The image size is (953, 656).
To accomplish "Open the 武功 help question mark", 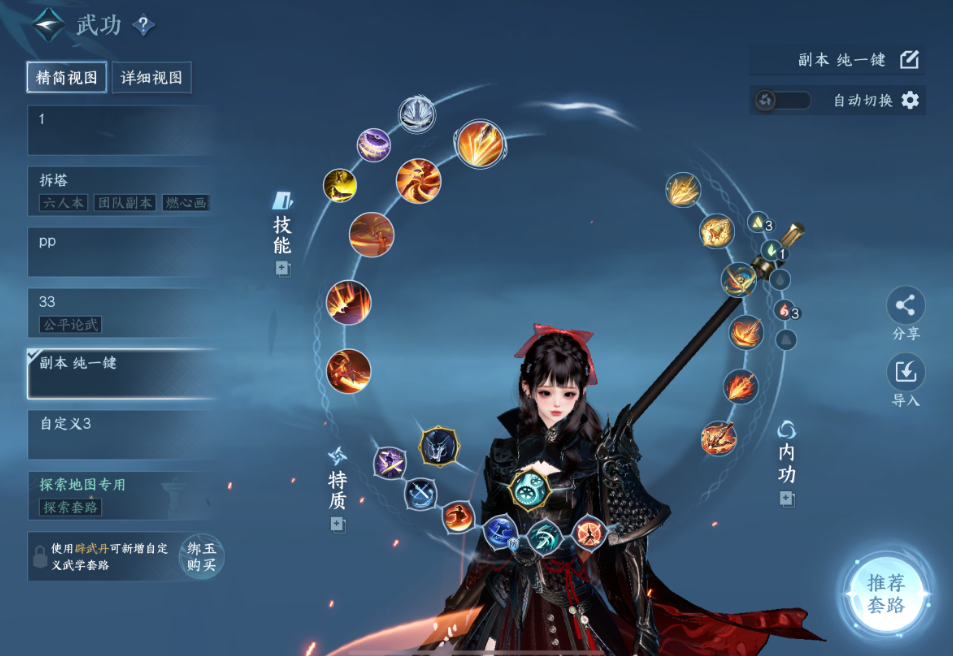I will [143, 26].
